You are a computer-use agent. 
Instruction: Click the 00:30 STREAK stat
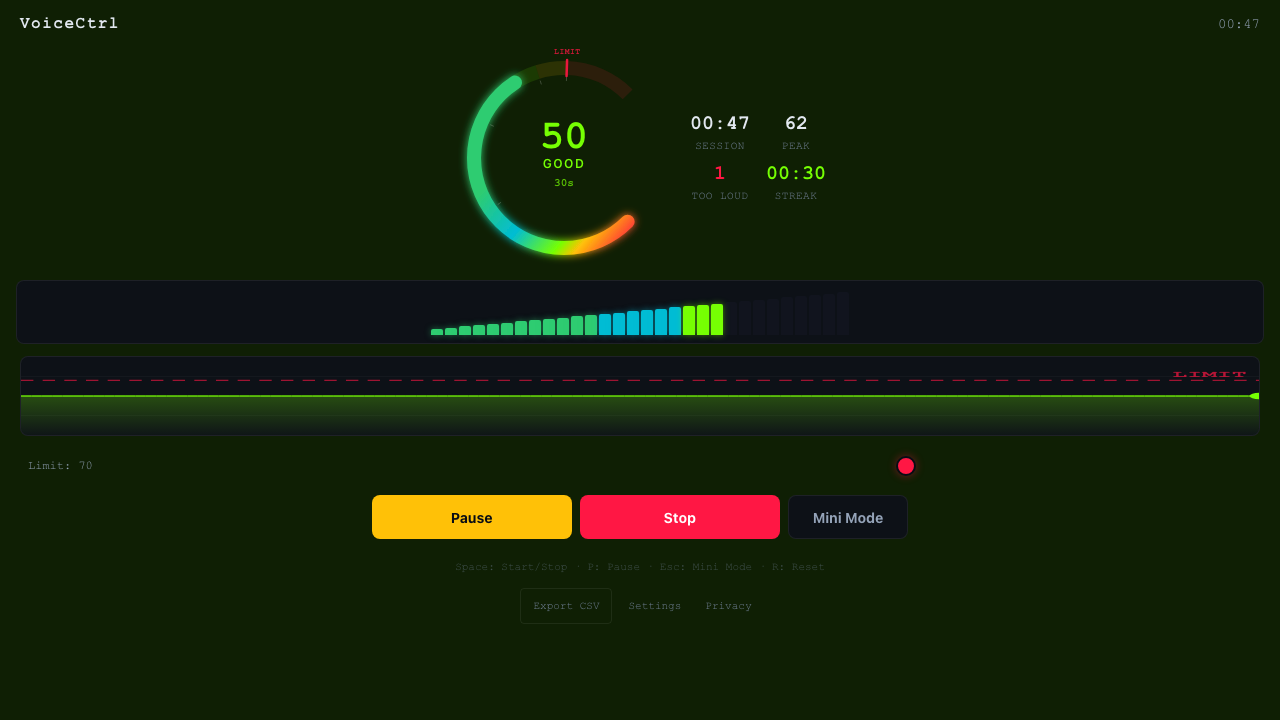[795, 172]
